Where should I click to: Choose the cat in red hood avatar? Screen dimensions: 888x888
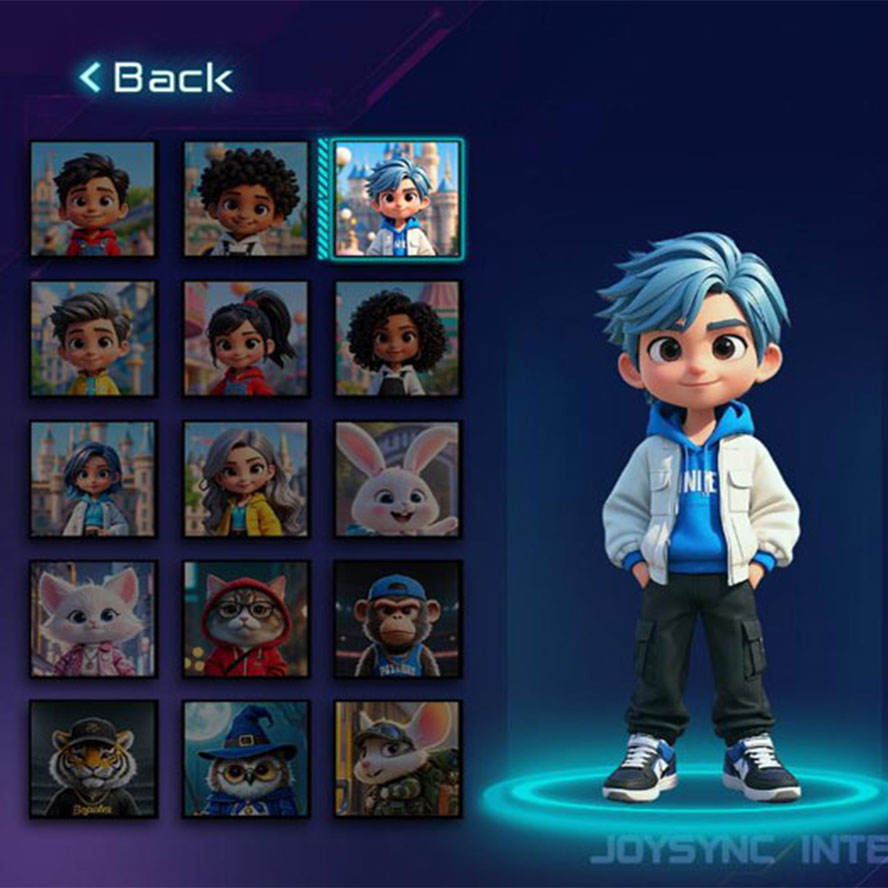(246, 618)
